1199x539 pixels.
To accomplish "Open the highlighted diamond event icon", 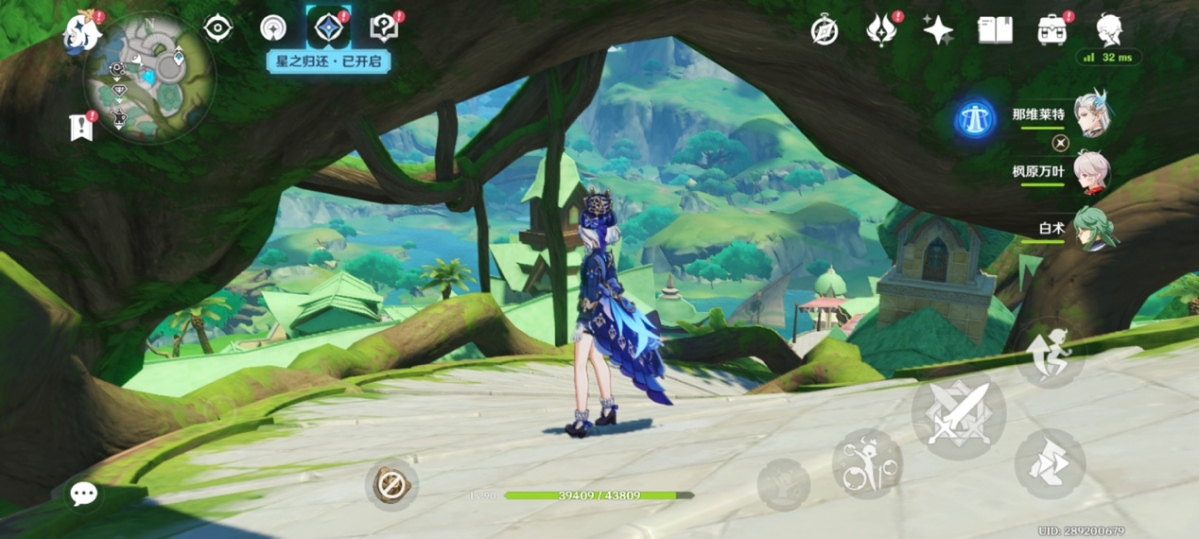I will [328, 29].
